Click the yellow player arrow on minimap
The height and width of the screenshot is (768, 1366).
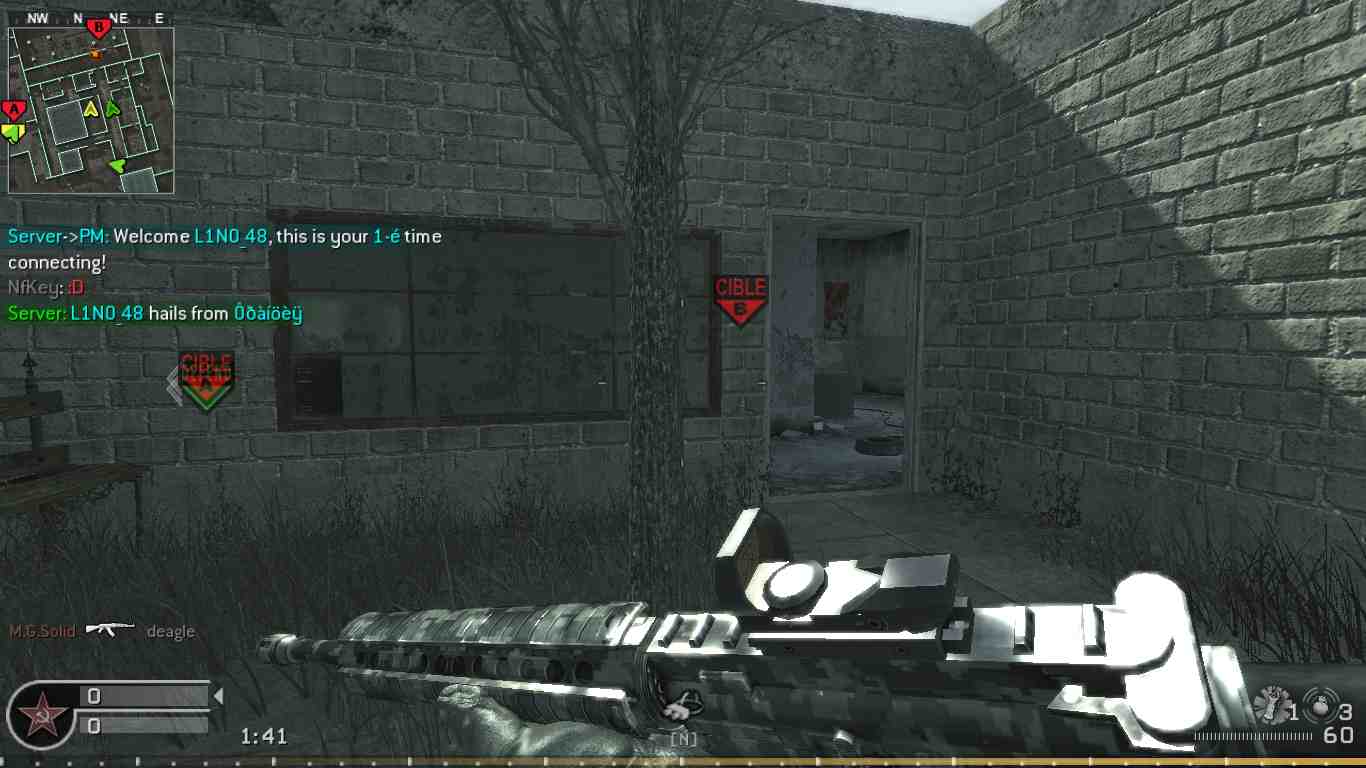(91, 109)
